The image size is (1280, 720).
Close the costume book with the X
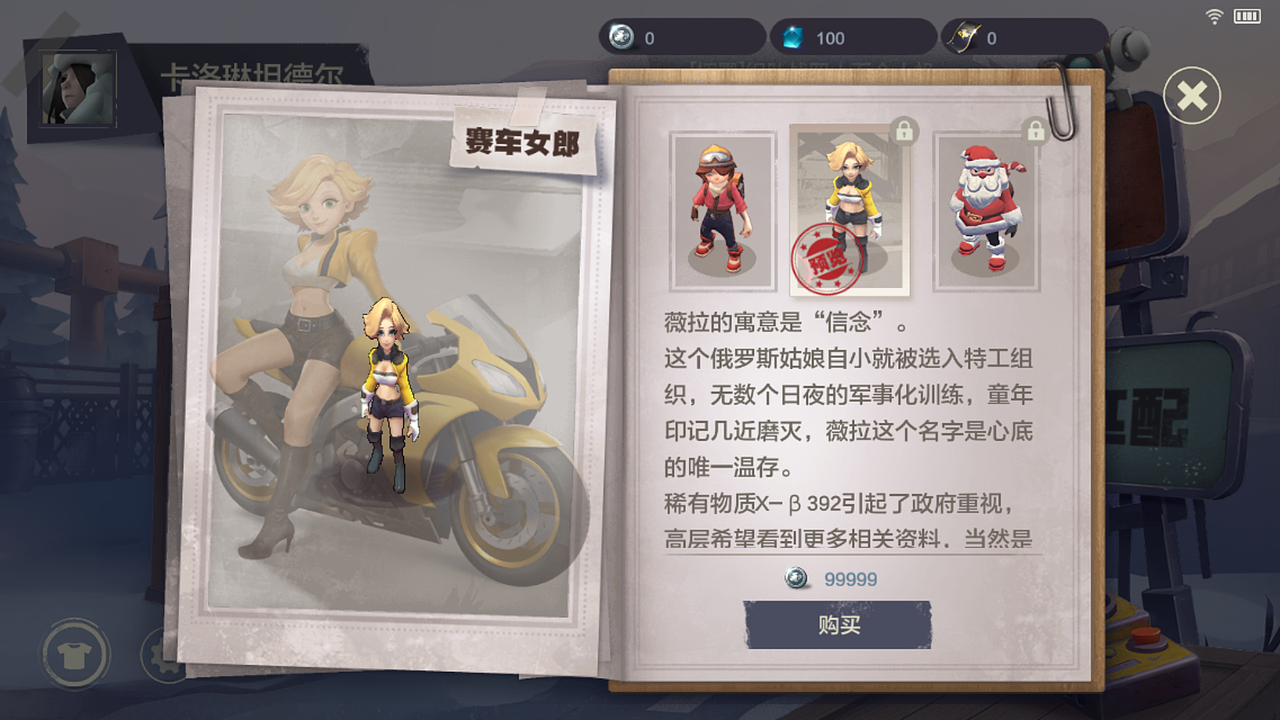(1191, 94)
